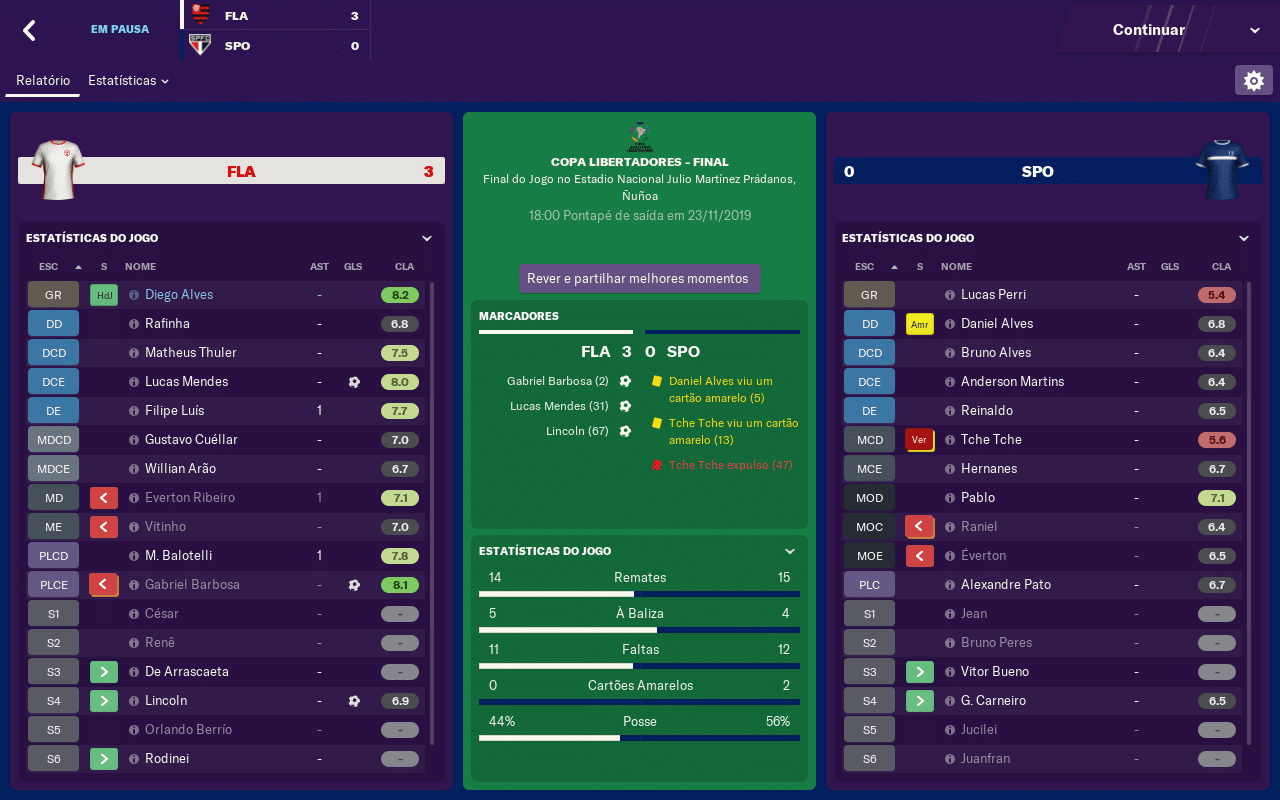This screenshot has height=800, width=1280.
Task: Choose Lucas Perri in SPO lineup
Action: 993,295
